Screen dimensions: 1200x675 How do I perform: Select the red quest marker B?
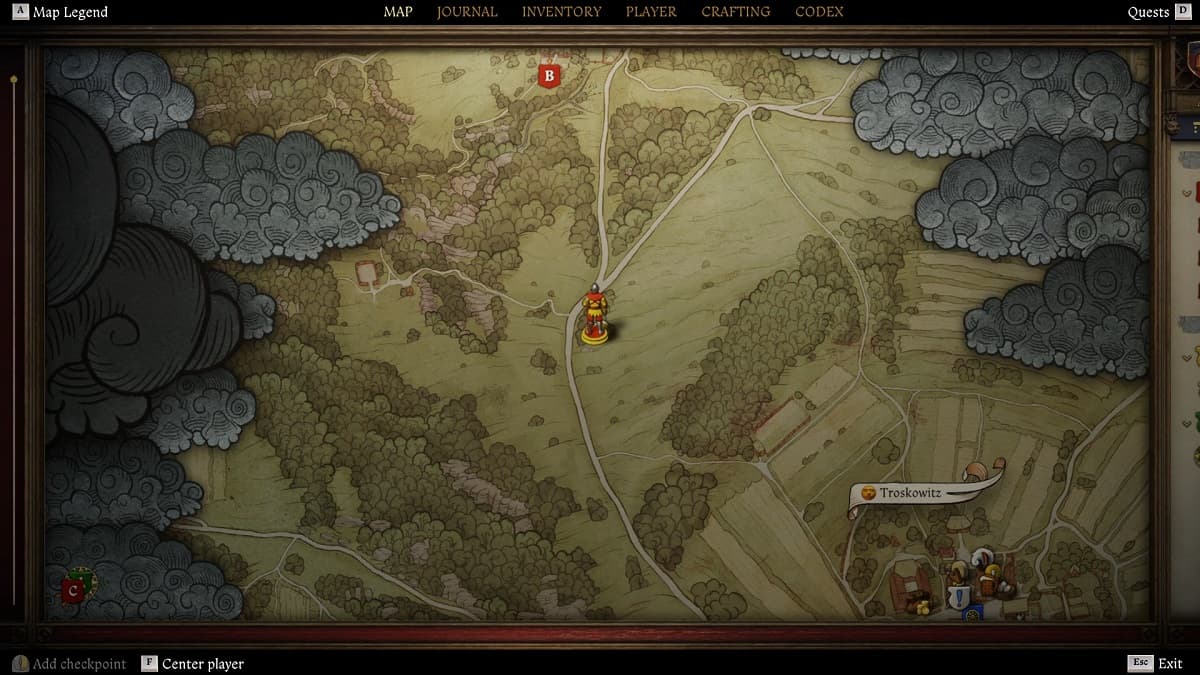548,76
